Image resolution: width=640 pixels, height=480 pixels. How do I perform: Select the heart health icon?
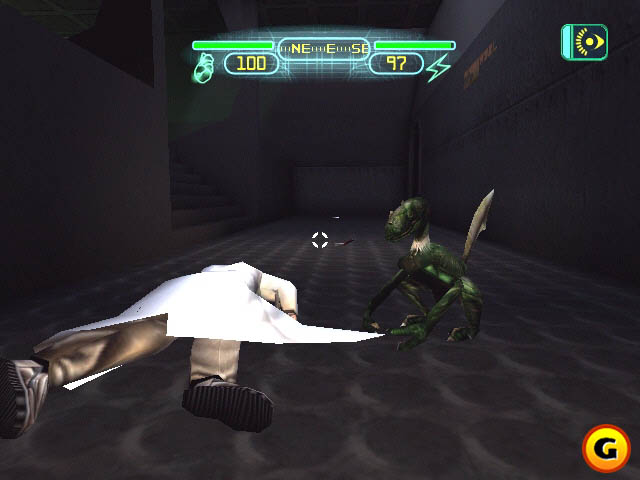(x=203, y=67)
